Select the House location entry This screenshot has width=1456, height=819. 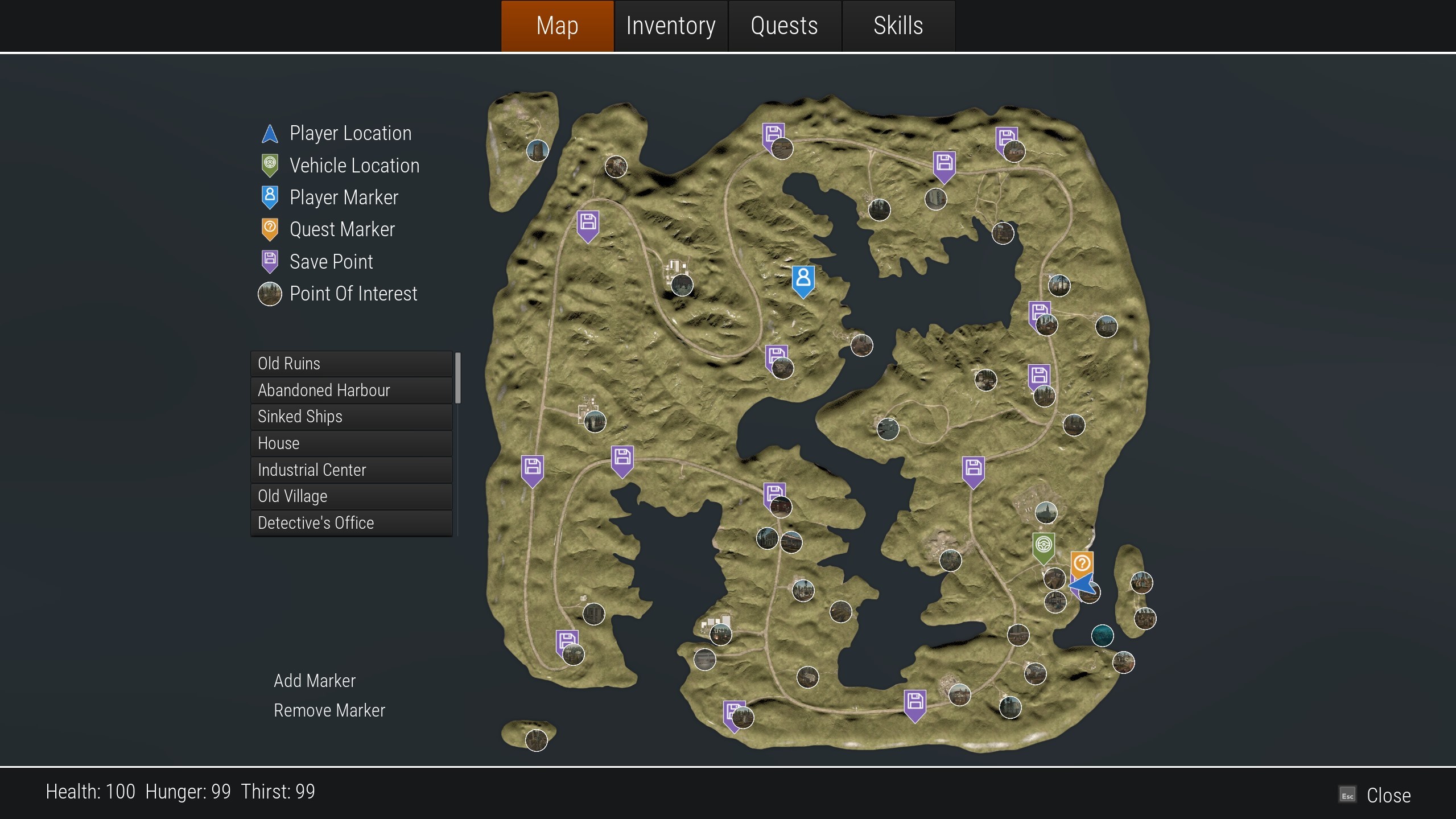[x=351, y=443]
